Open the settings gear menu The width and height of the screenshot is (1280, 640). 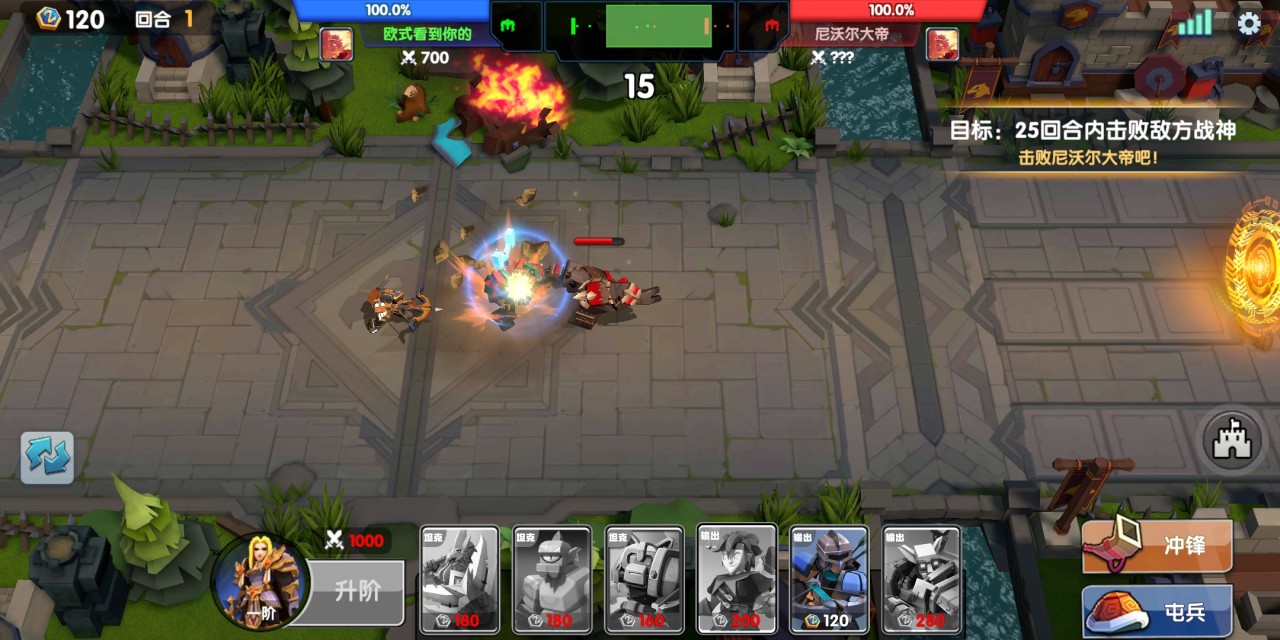(1249, 24)
